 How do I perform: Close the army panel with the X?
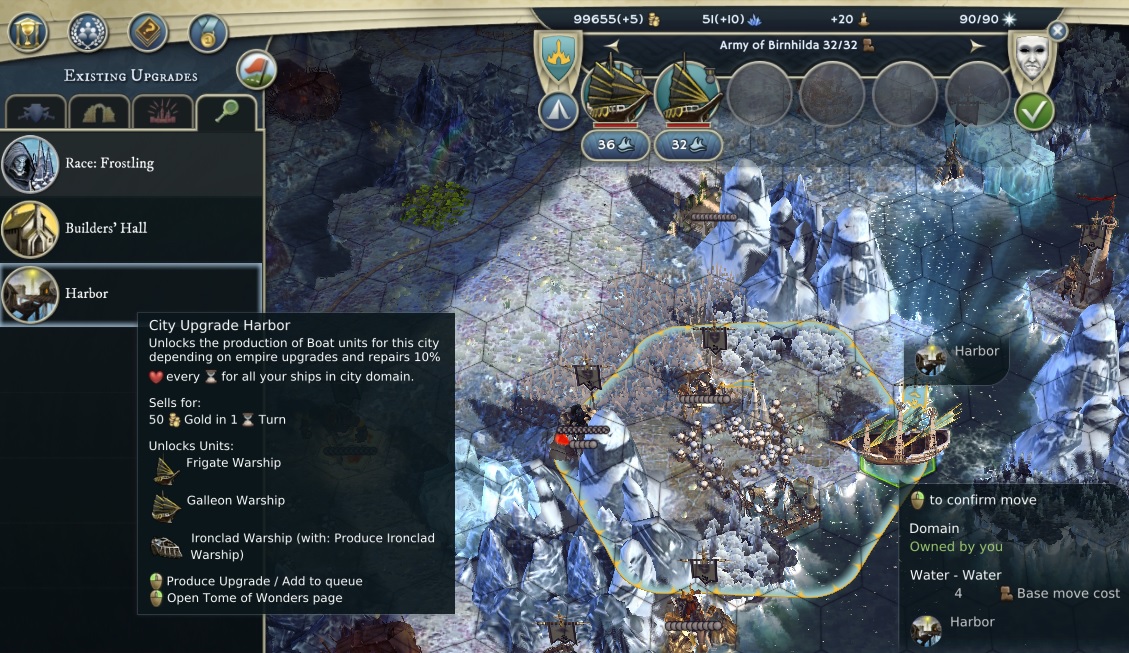click(x=1058, y=32)
